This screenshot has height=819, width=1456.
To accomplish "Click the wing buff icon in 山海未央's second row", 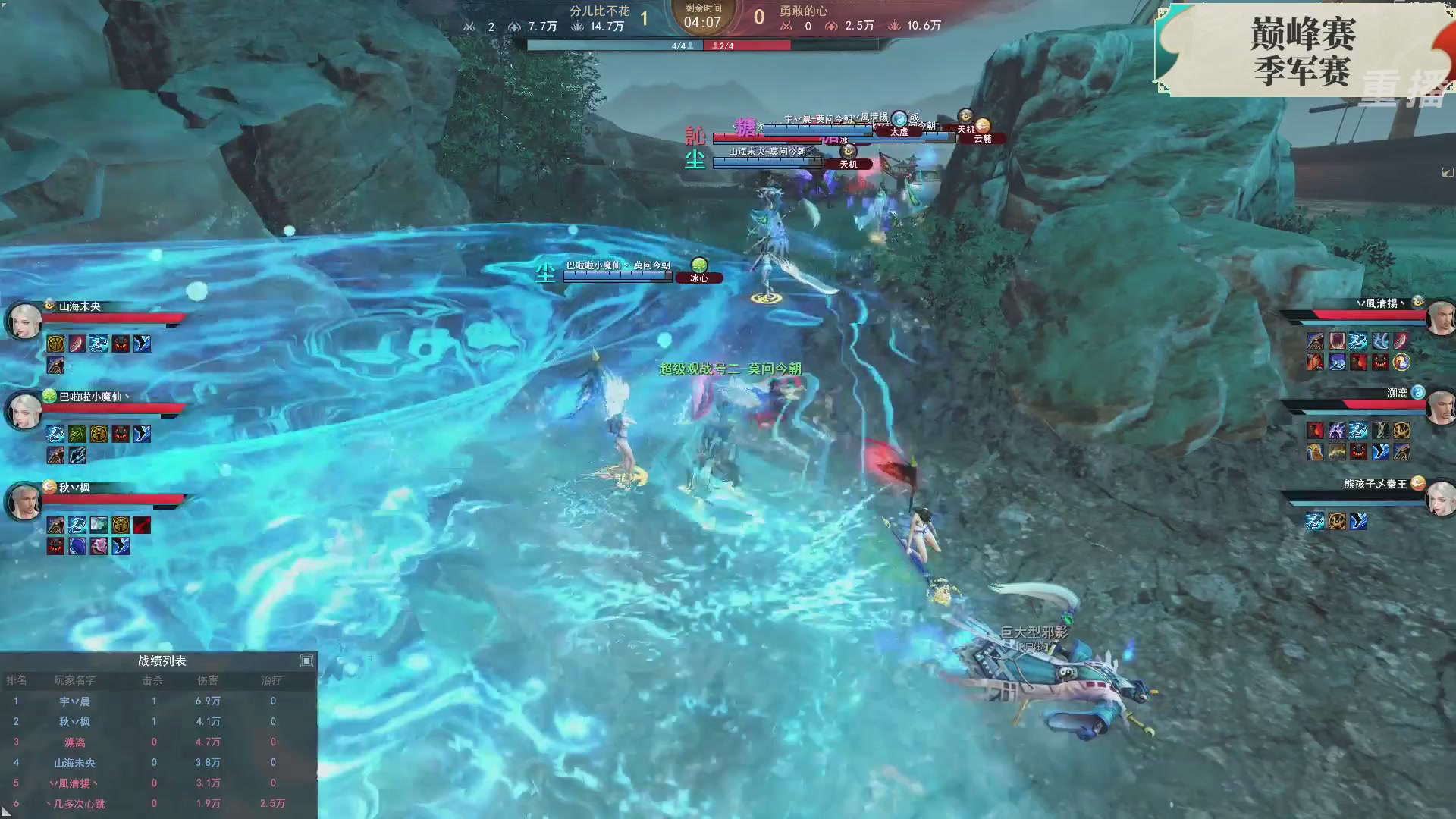I will 55,366.
